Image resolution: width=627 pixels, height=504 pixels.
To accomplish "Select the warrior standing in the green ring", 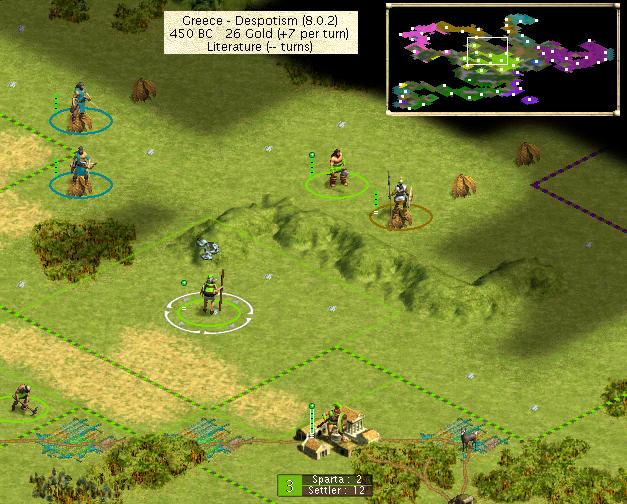I will (x=335, y=170).
